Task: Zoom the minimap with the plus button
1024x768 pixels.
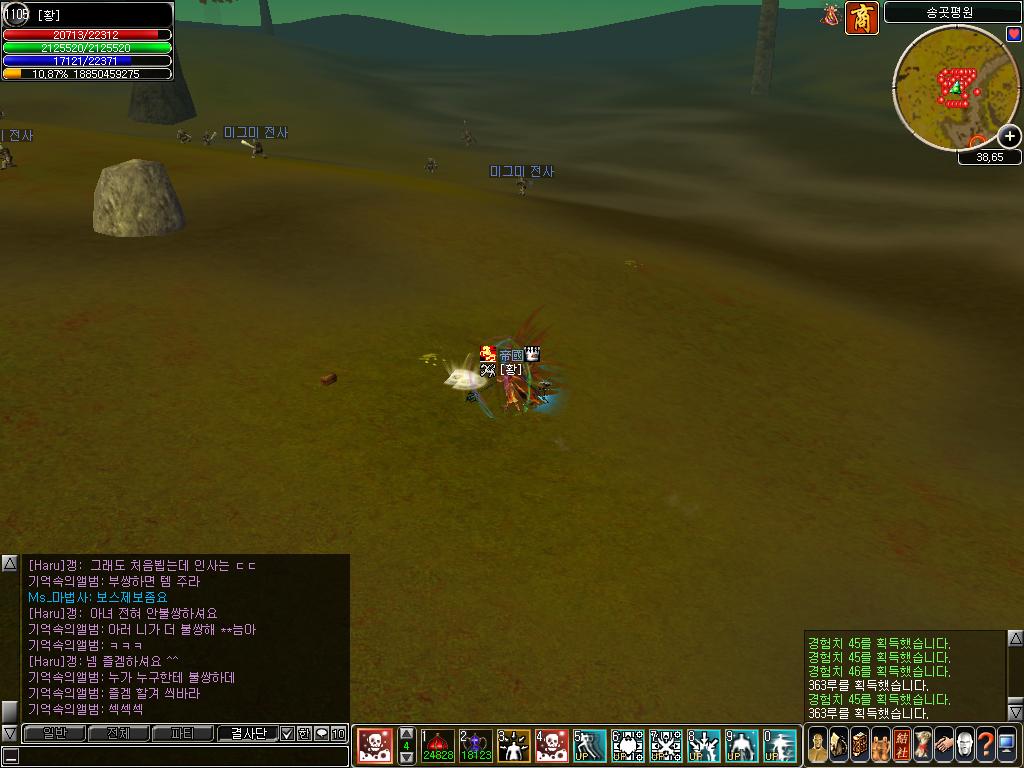Action: [1010, 137]
